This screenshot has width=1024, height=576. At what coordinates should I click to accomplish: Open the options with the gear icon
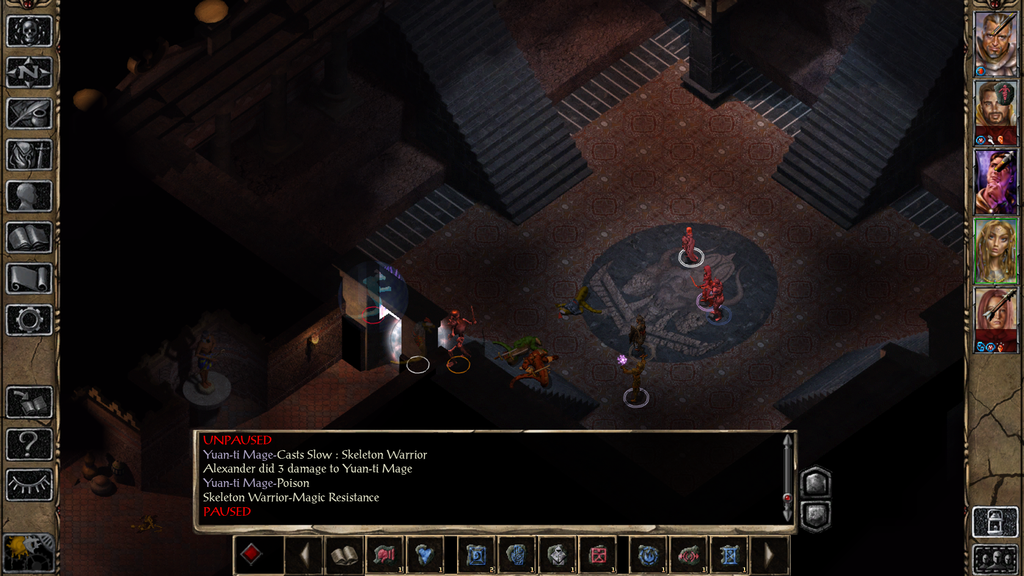29,320
